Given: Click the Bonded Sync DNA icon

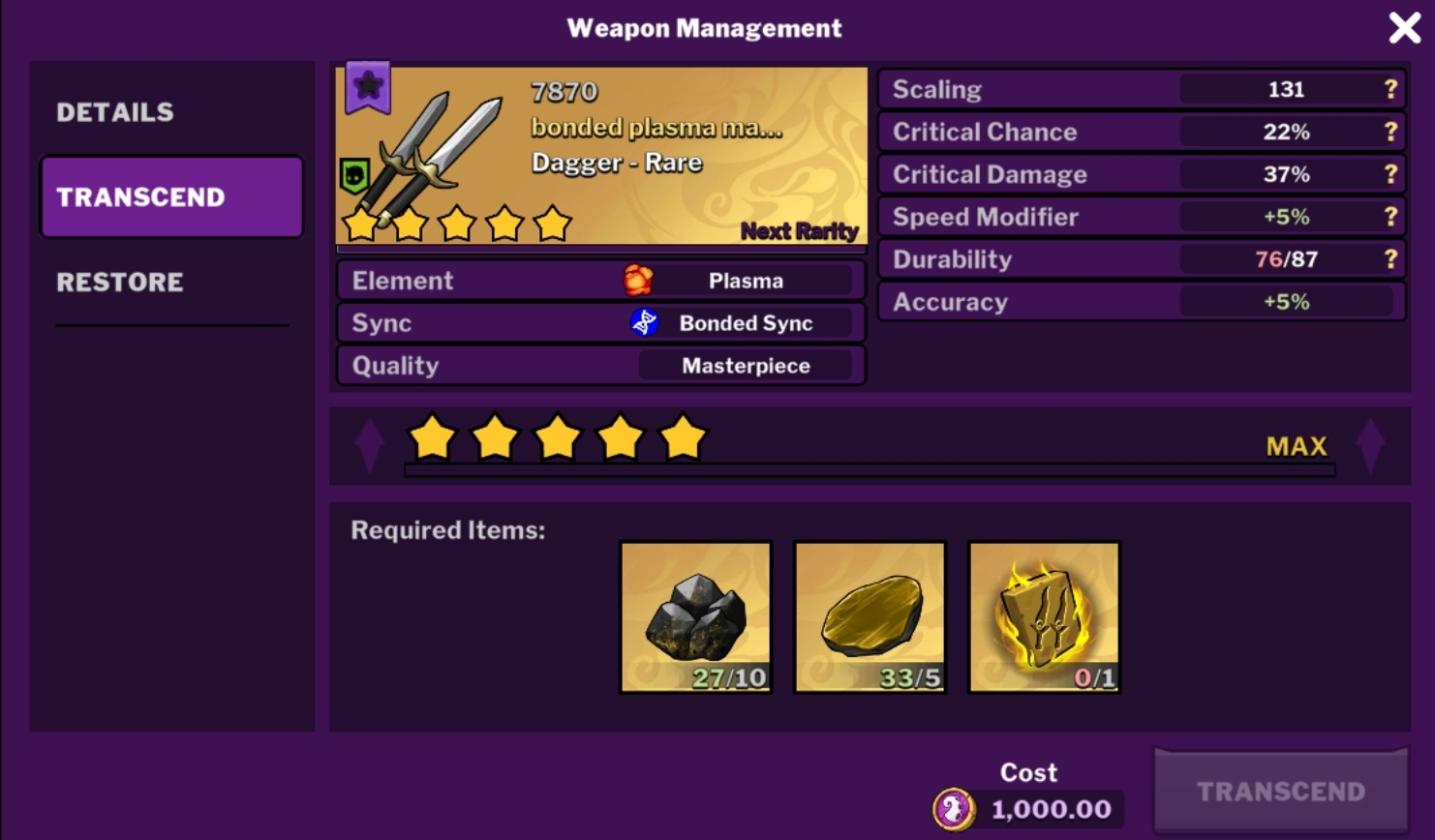Looking at the screenshot, I should (x=642, y=322).
